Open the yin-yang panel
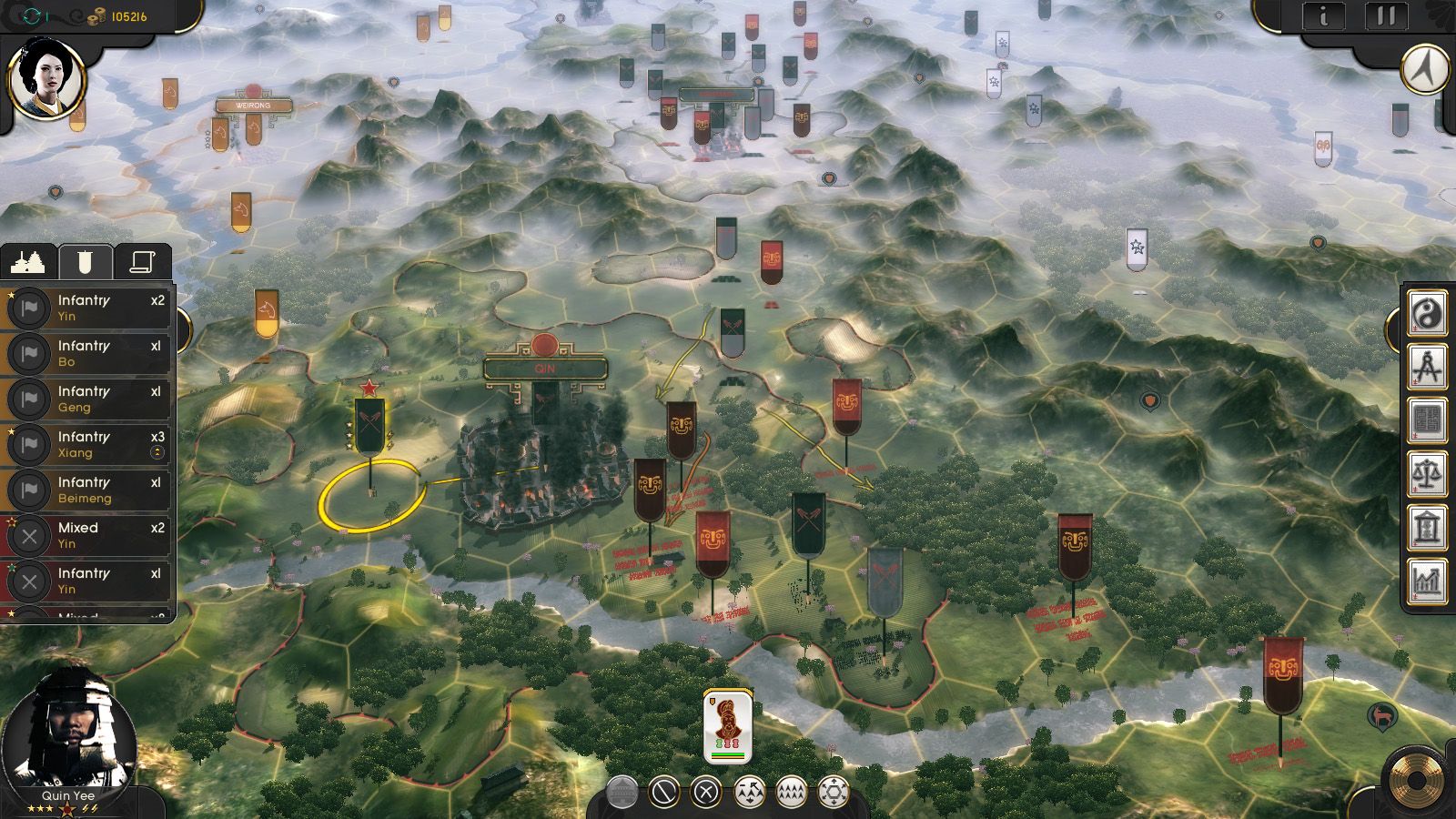 tap(1427, 313)
